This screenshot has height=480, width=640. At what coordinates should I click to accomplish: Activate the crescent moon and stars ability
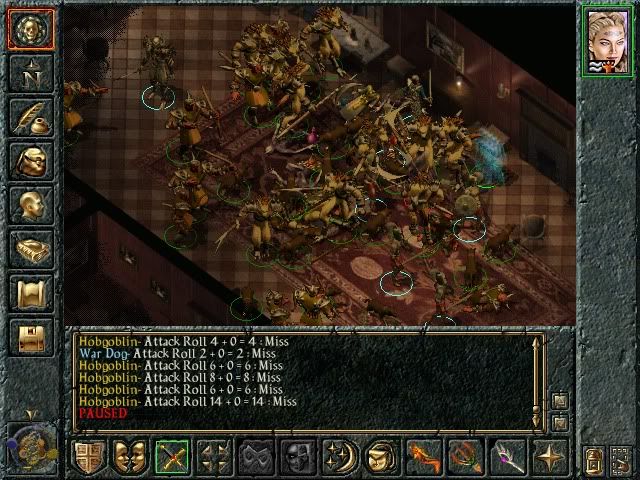(340, 458)
